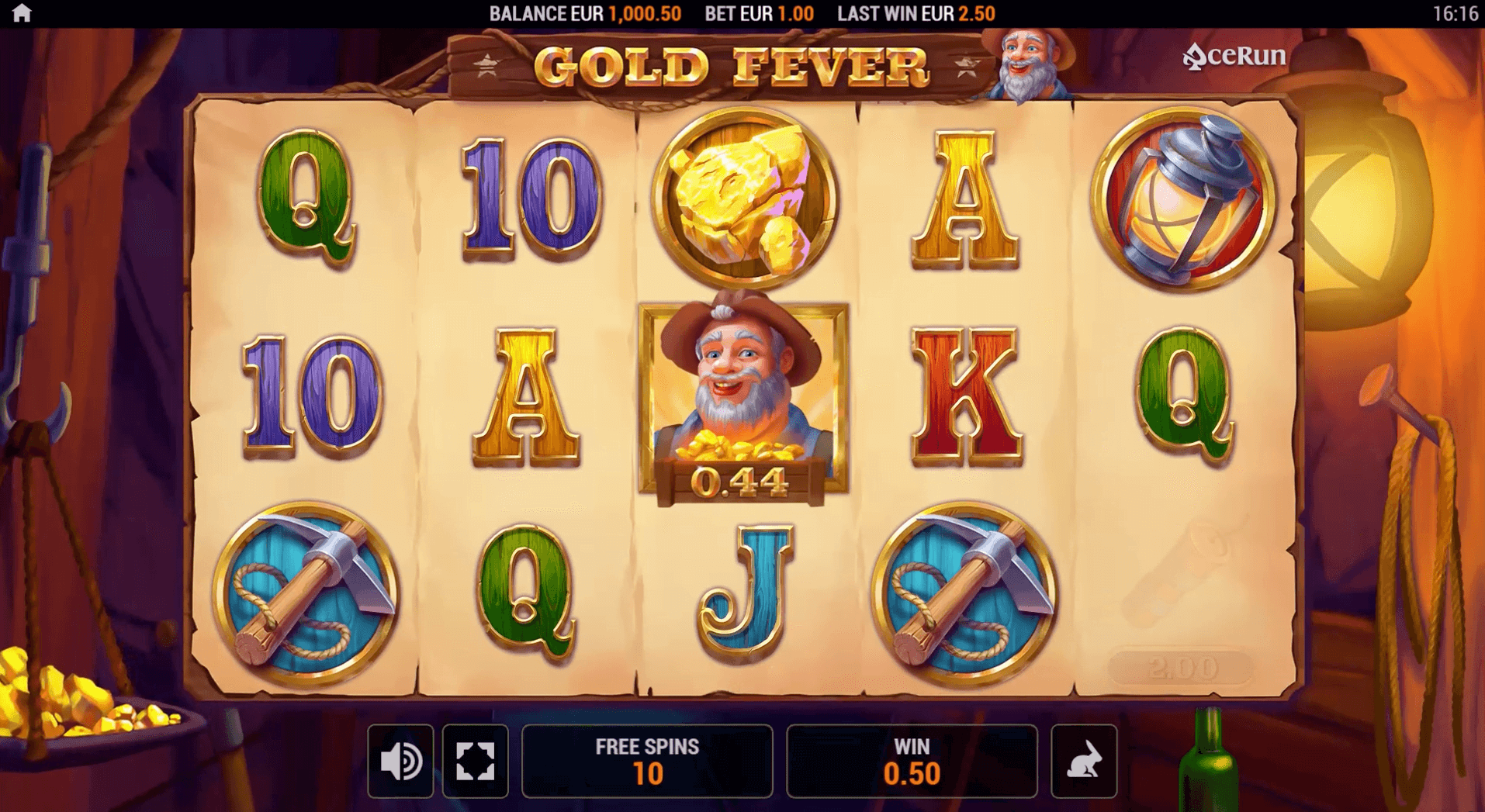The image size is (1485, 812).
Task: Toggle the sound speaker button
Action: coord(400,761)
